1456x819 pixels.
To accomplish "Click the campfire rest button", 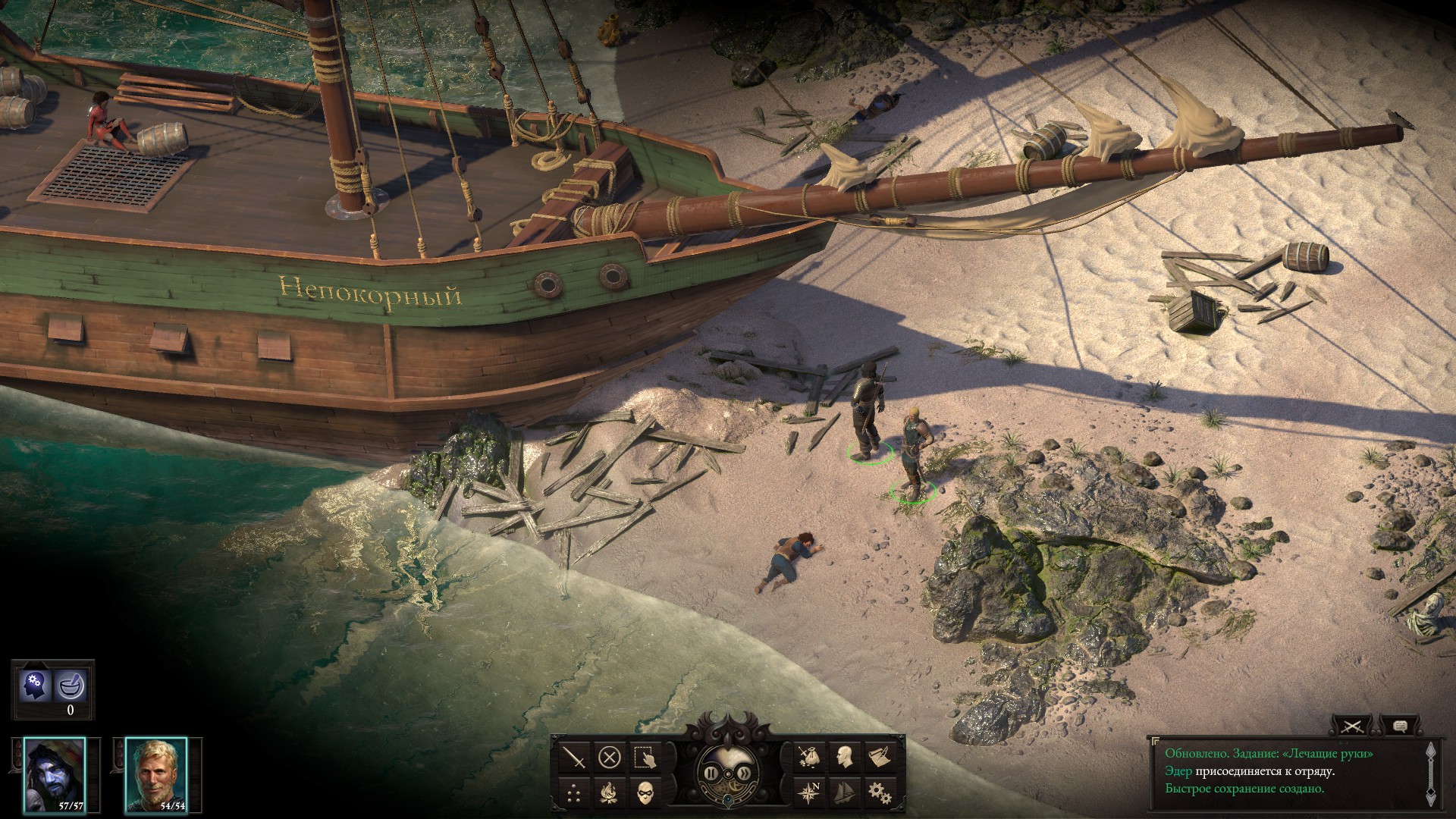I will (610, 792).
